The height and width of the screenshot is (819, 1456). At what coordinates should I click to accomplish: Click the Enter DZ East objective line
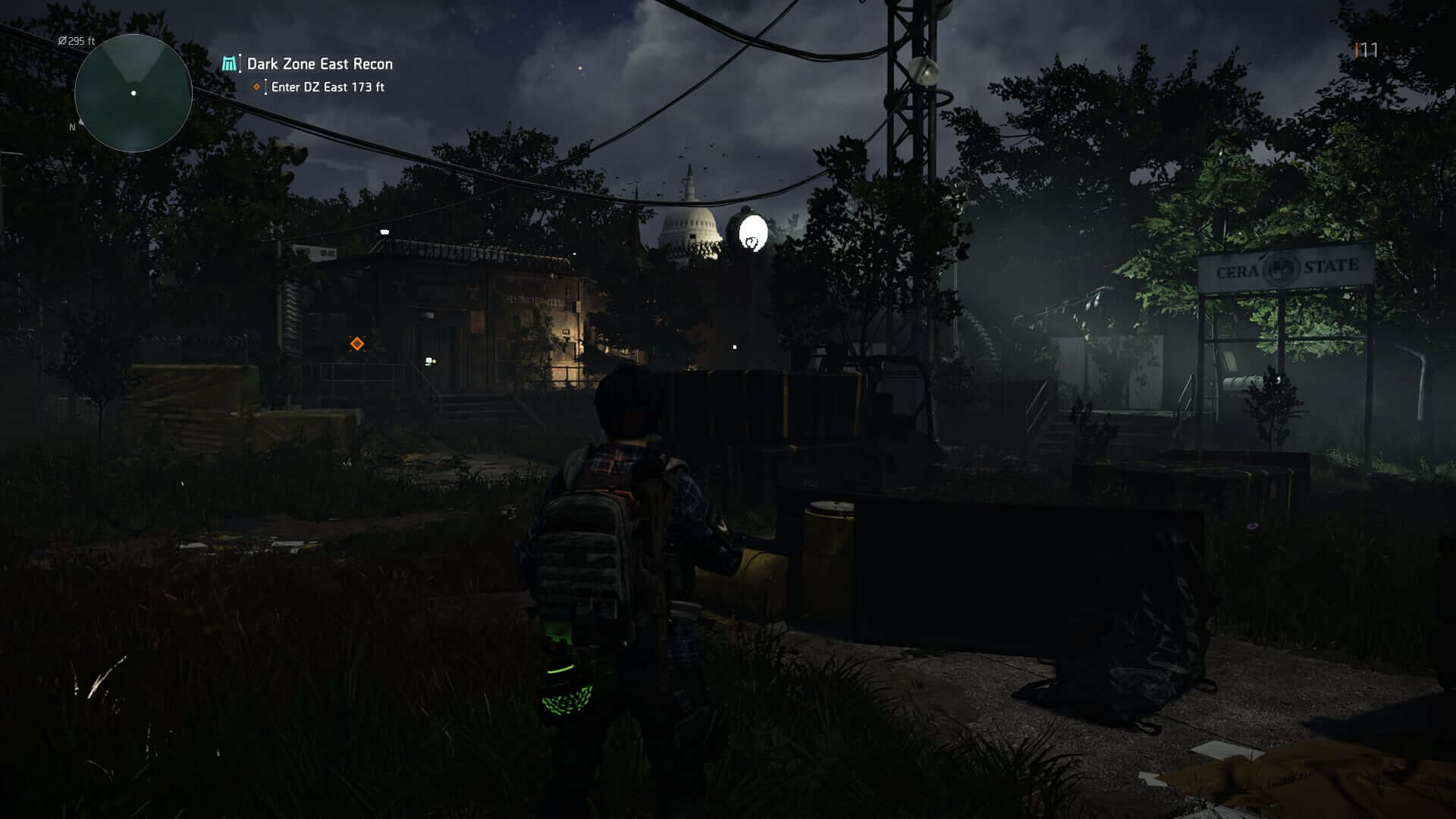tap(327, 87)
